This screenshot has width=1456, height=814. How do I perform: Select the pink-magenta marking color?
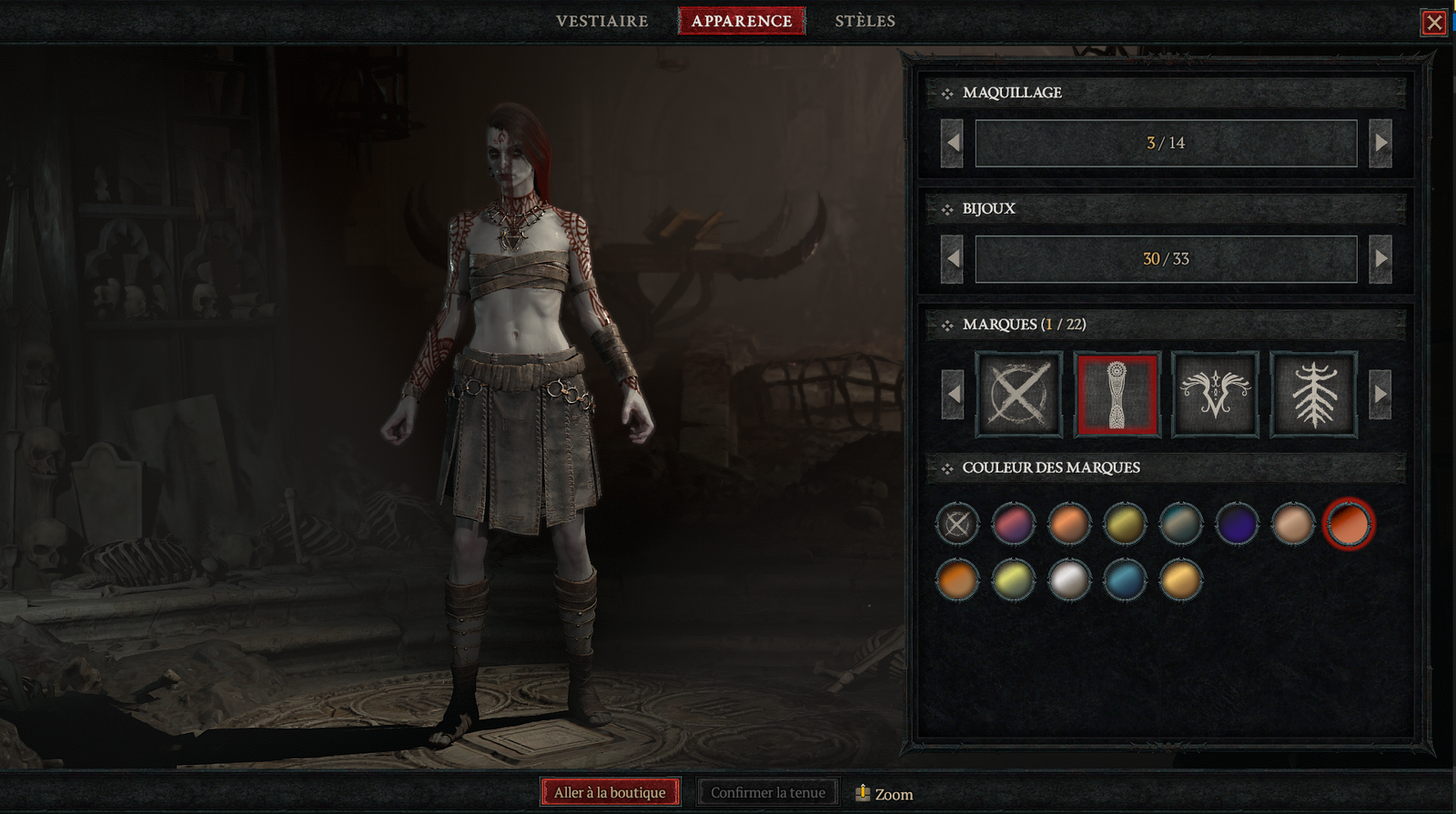coord(1013,524)
